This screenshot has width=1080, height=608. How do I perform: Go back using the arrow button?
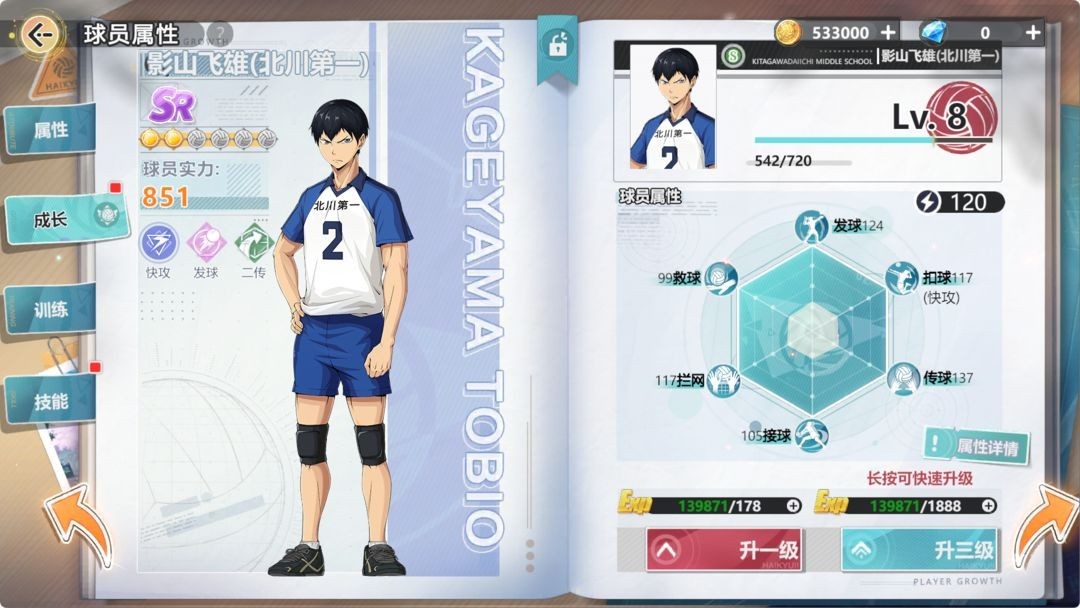point(40,36)
